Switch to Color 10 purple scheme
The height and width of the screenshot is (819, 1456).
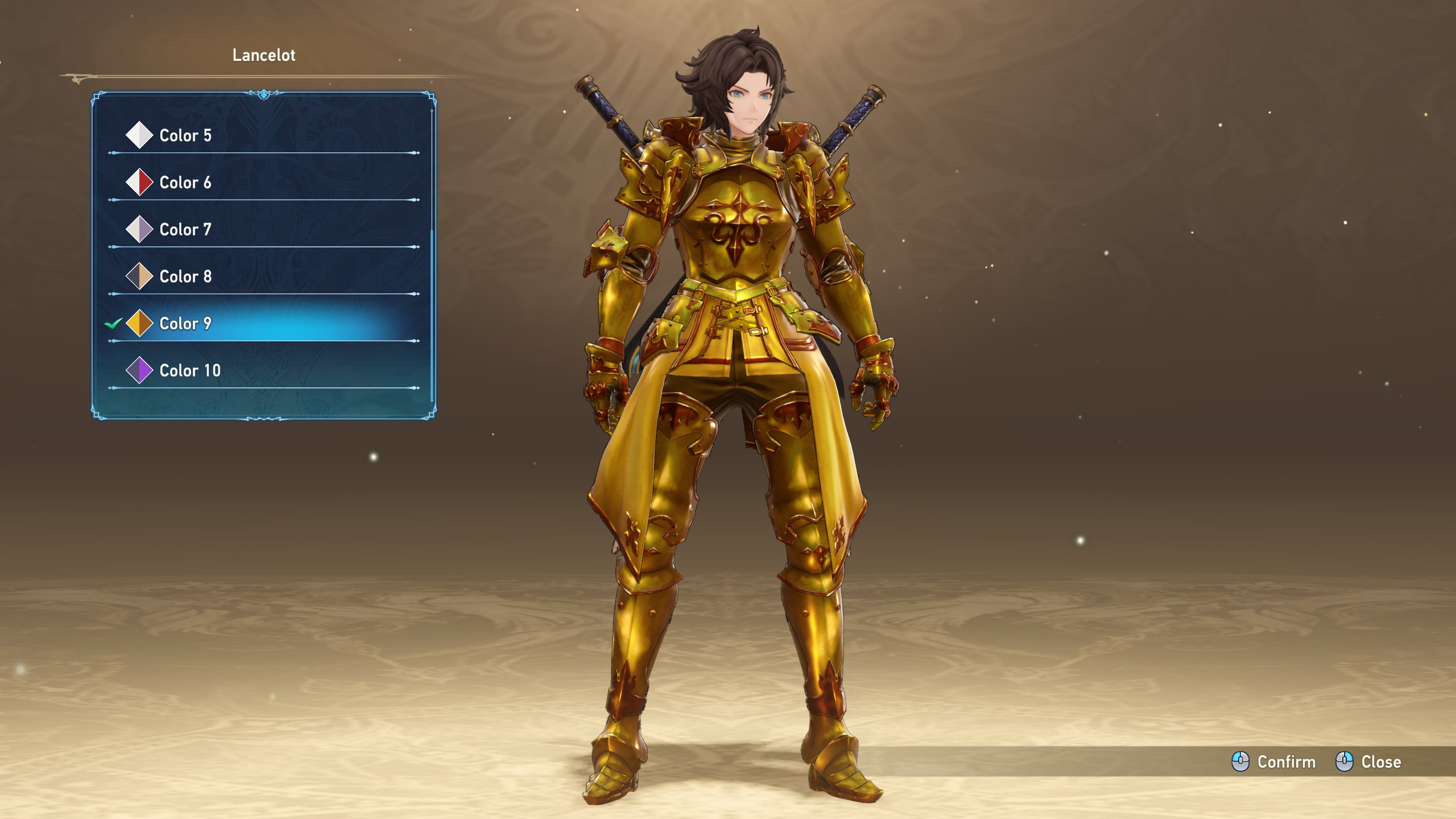pyautogui.click(x=189, y=371)
